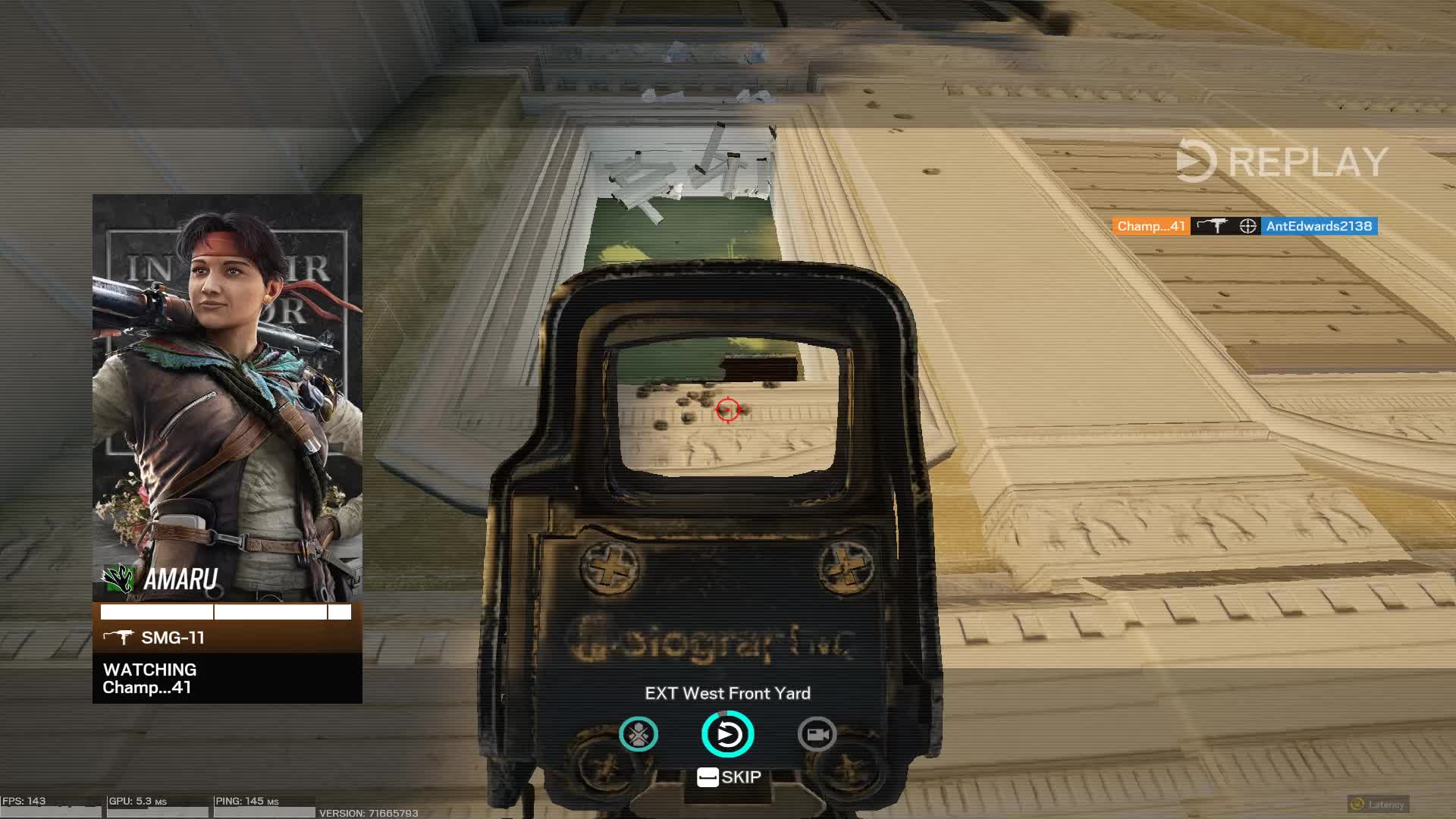Click AntEdwards2138 in the kill feed

tap(1320, 226)
